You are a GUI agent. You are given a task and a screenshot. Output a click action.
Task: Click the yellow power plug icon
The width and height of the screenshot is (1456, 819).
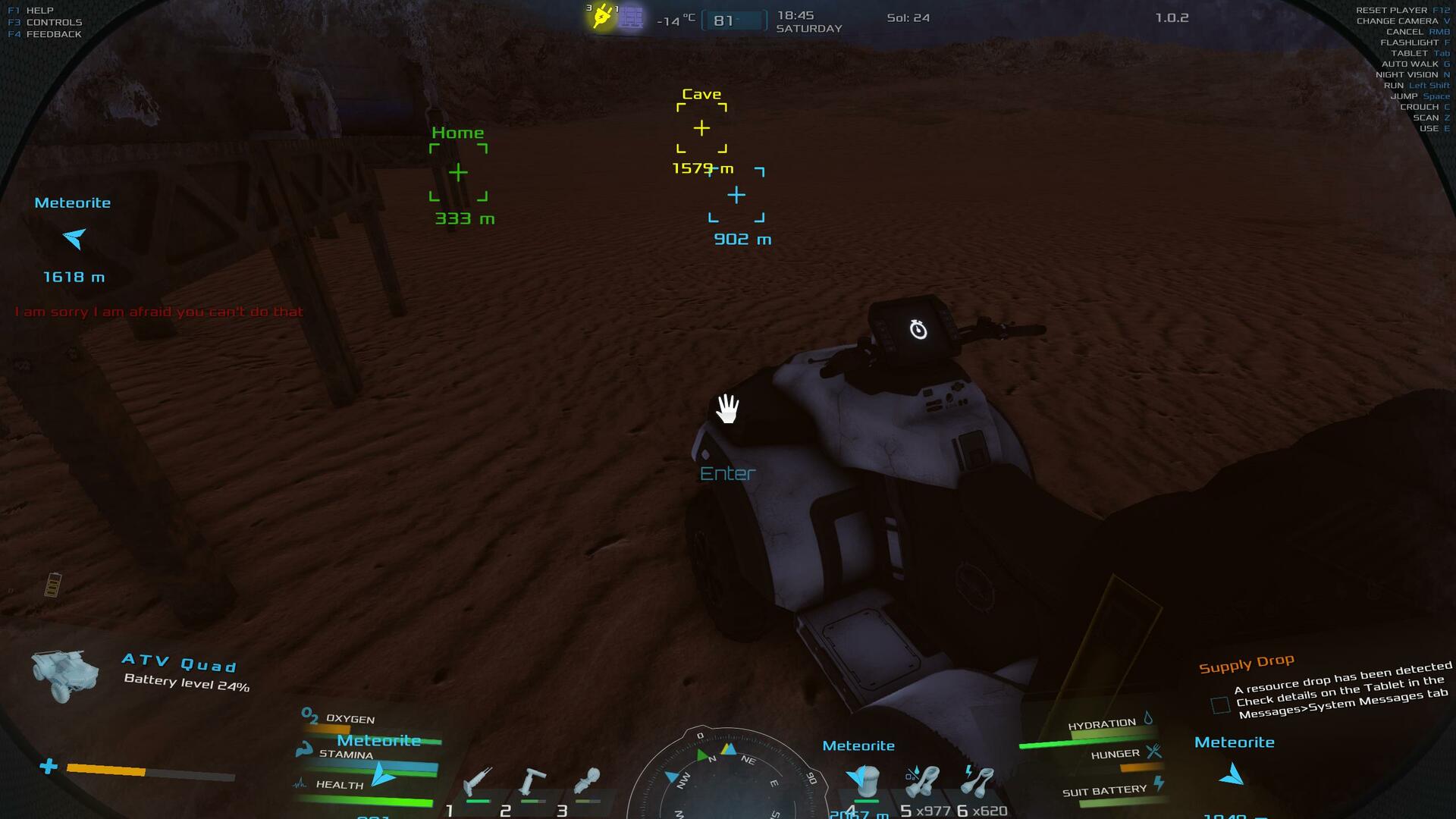[602, 17]
